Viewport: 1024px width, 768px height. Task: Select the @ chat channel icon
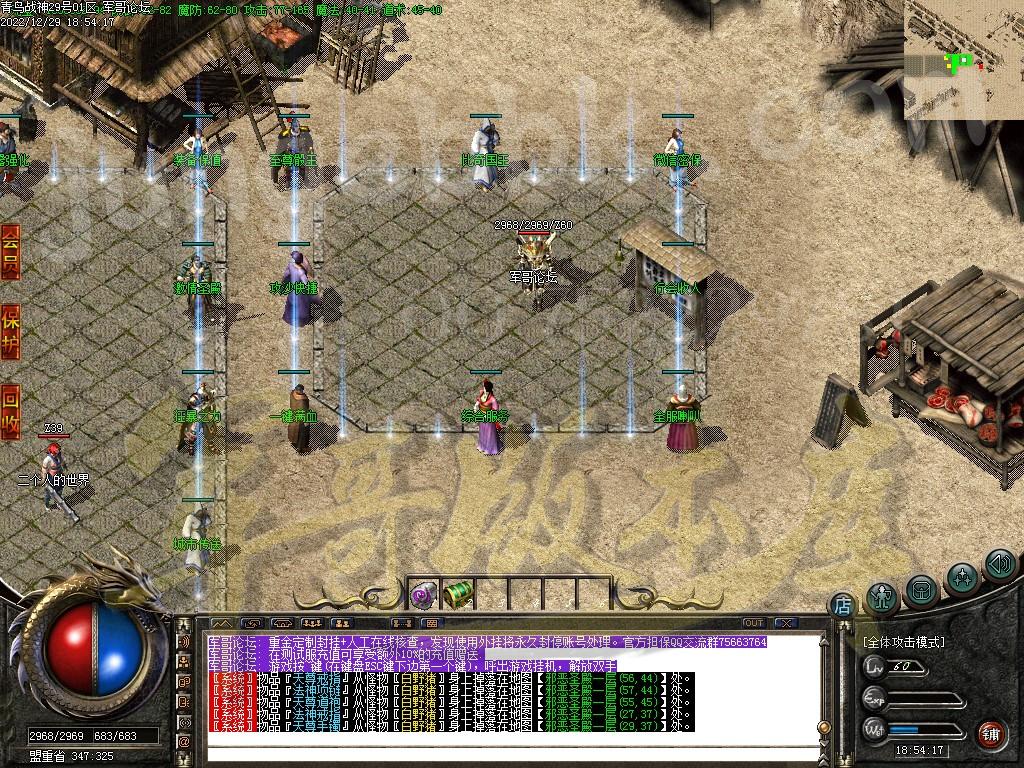[184, 741]
